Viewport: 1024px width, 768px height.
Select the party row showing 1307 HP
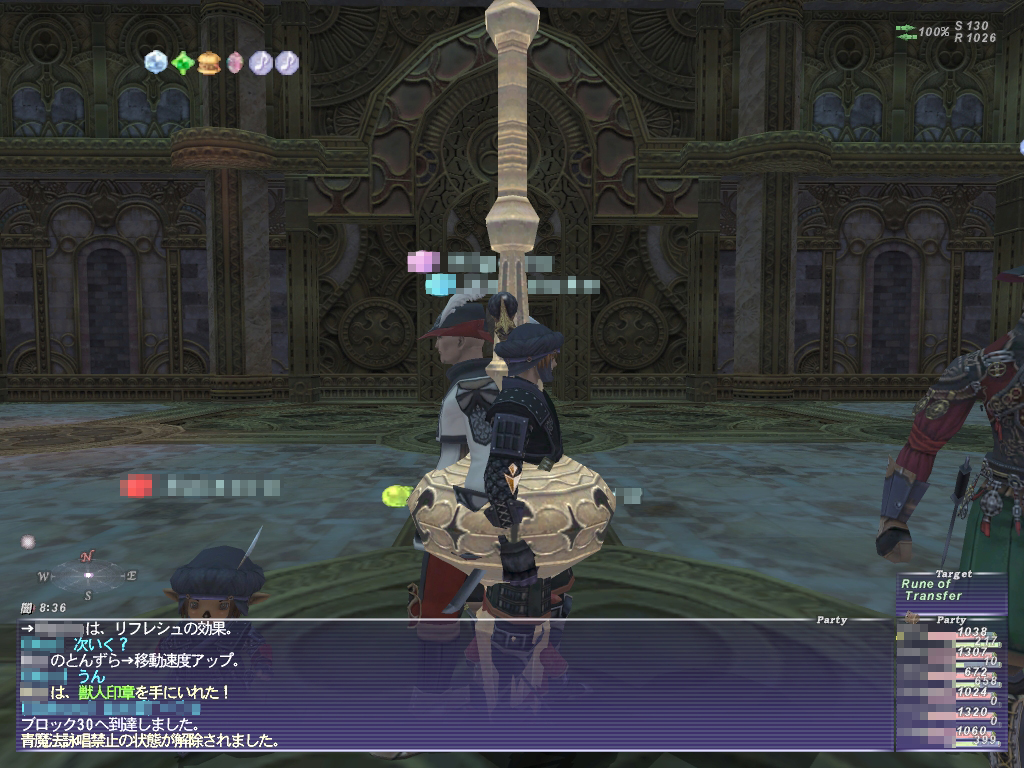(x=950, y=654)
